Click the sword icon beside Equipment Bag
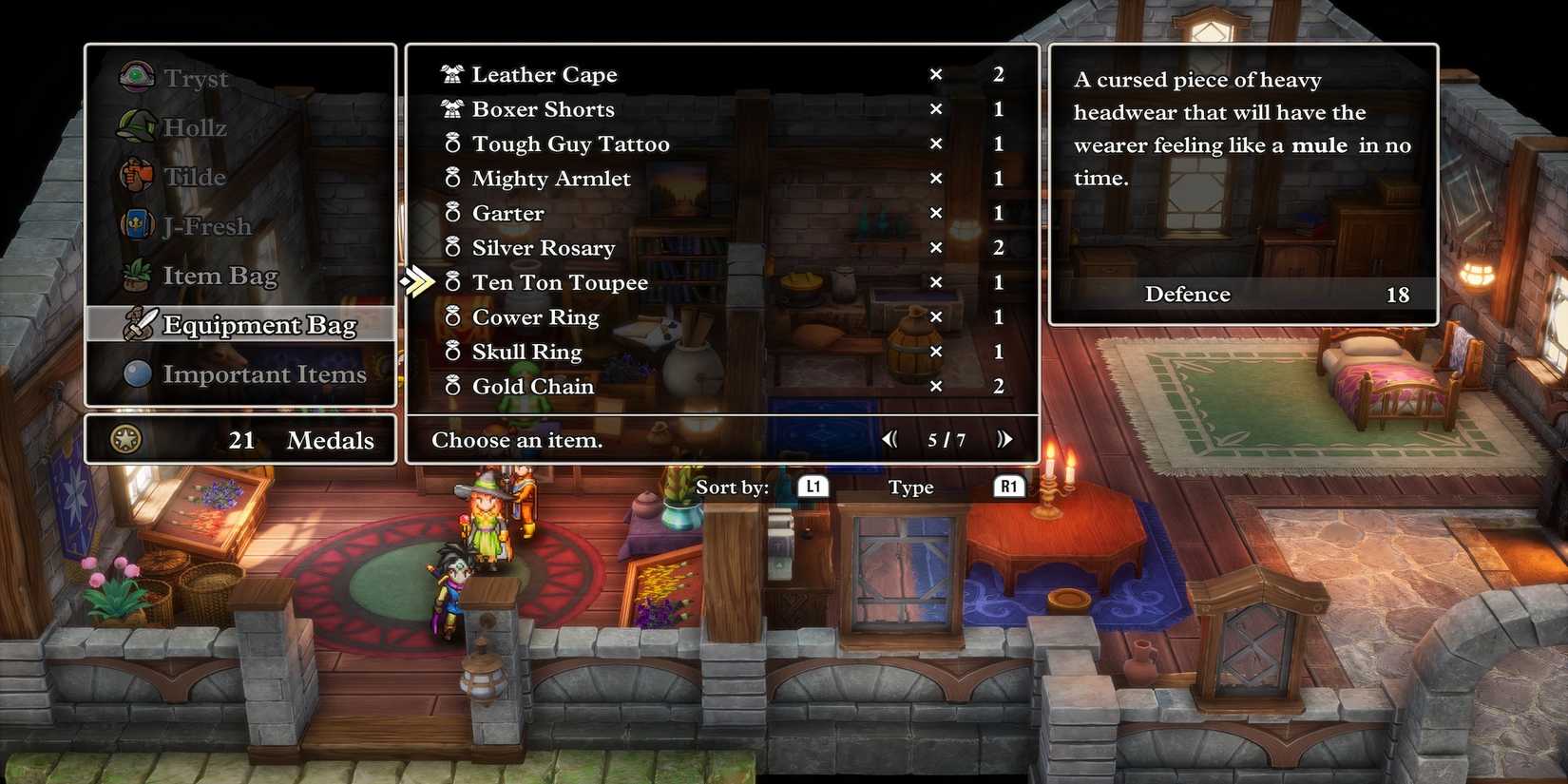This screenshot has height=784, width=1568. point(140,324)
